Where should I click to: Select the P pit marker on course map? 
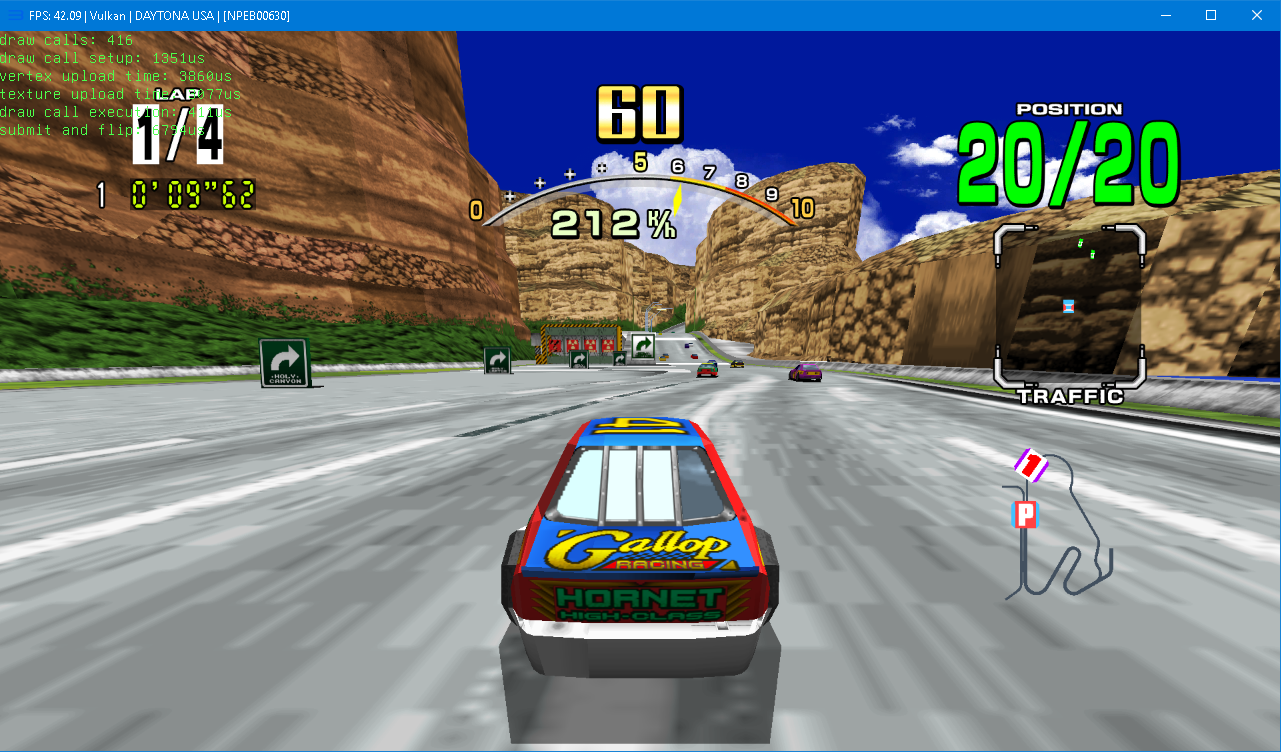(x=1025, y=515)
